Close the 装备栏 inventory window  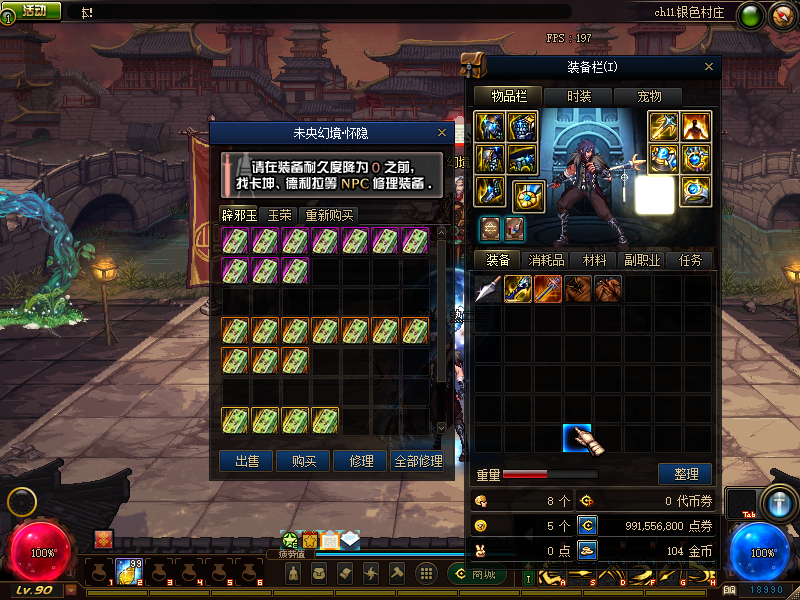coord(709,67)
